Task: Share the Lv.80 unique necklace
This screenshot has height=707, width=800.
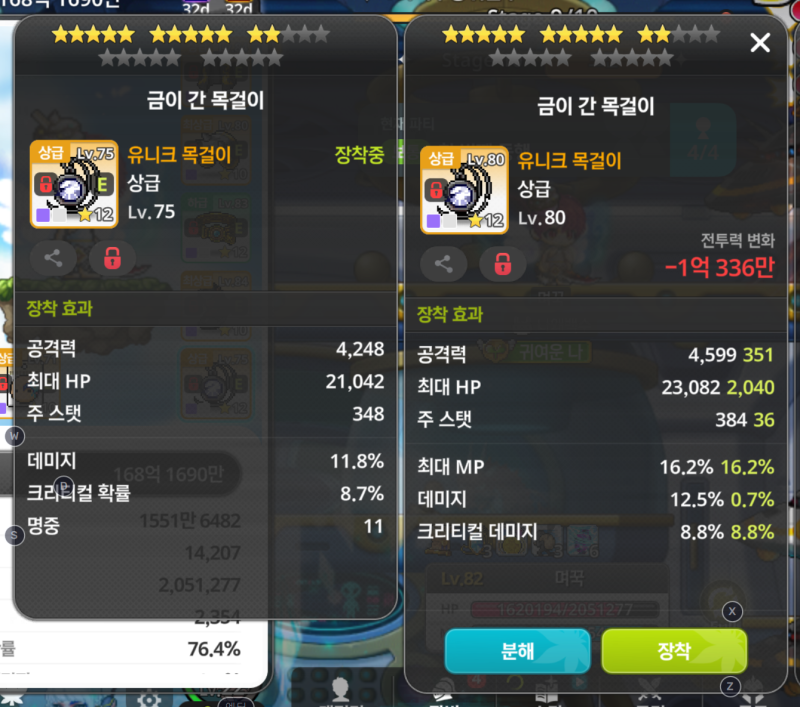Action: tap(444, 264)
